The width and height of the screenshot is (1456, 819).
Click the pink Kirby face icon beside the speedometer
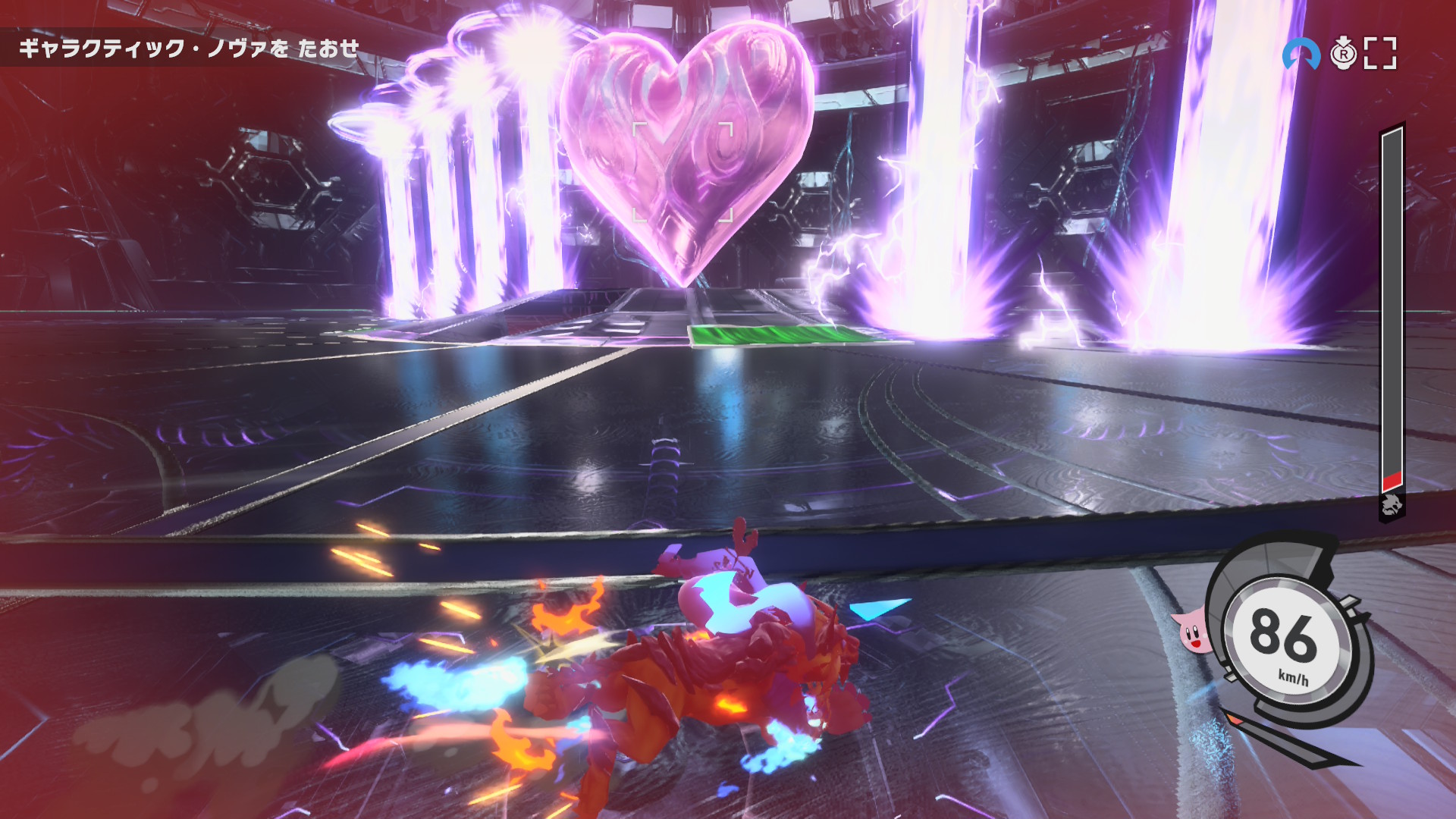(1193, 631)
